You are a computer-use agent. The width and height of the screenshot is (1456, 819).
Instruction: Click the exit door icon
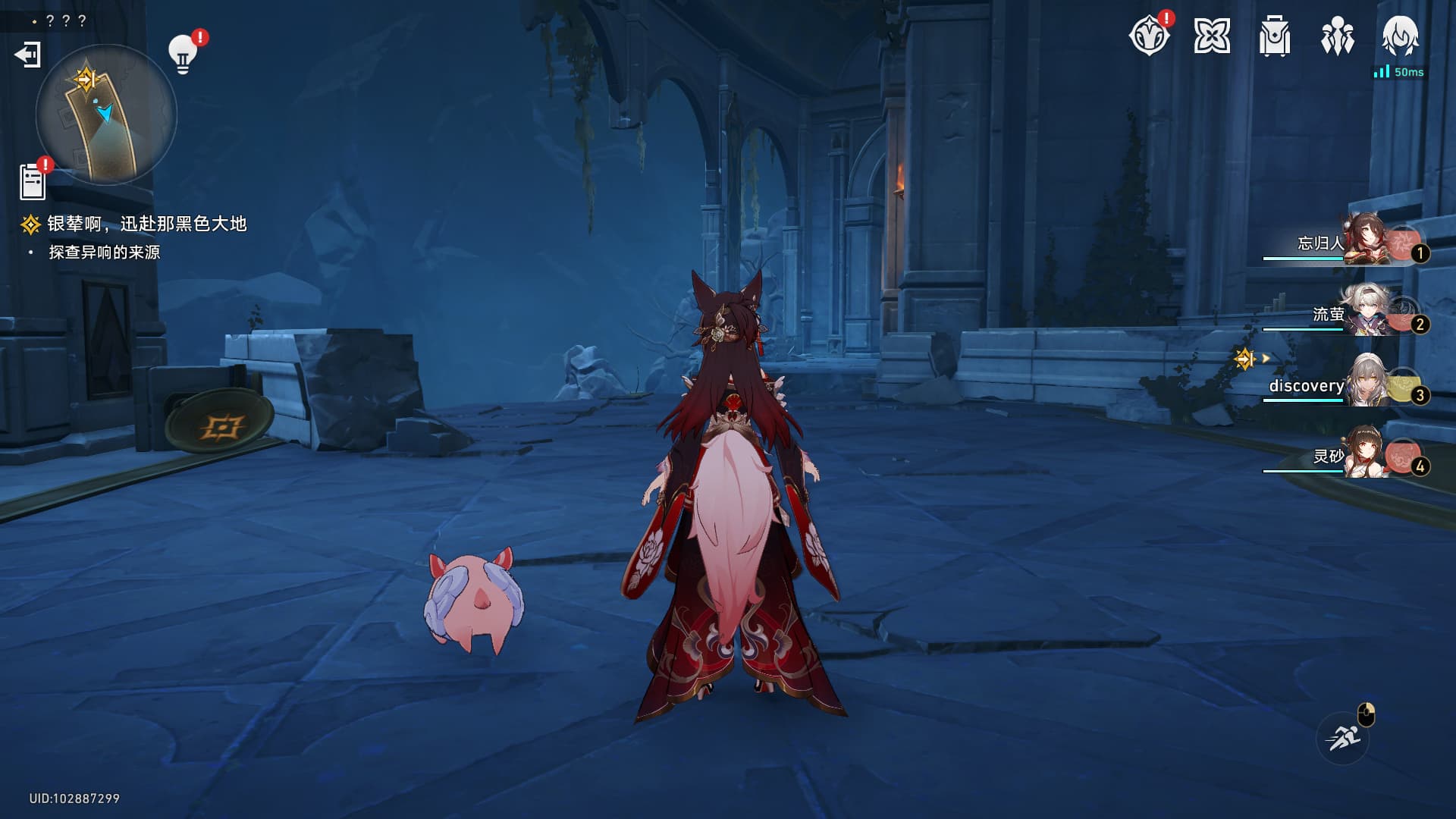(27, 55)
